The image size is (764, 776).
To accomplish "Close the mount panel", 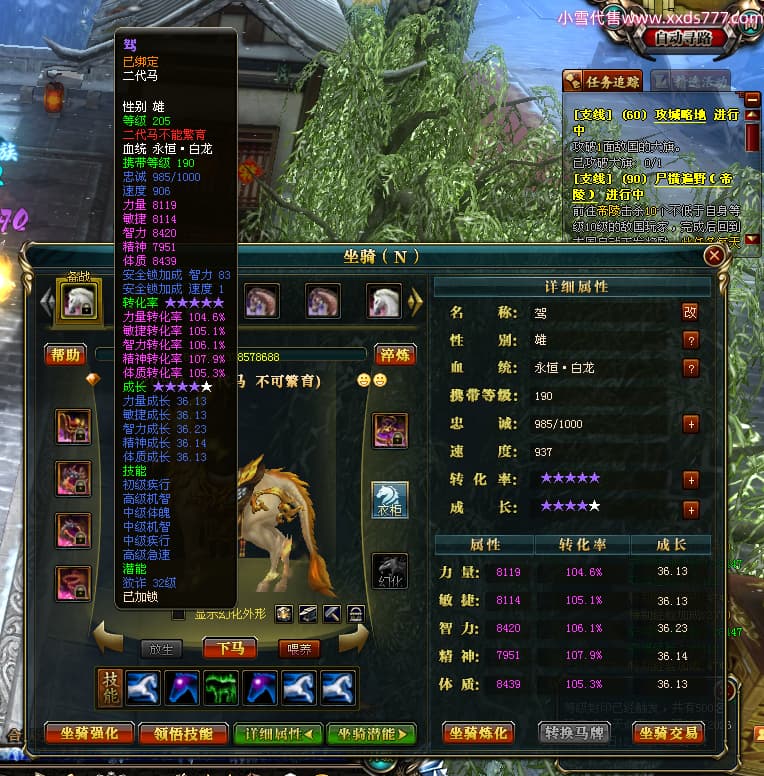I will click(714, 256).
